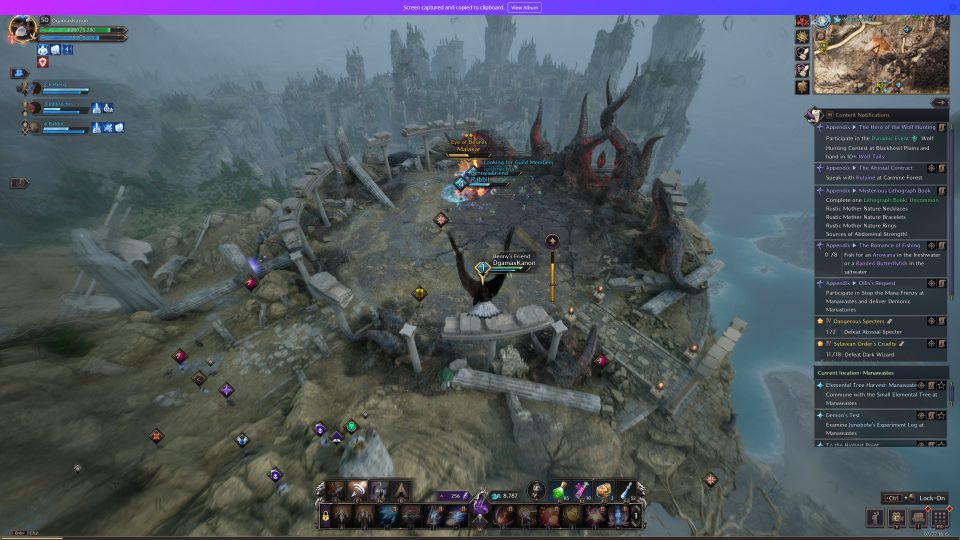960x540 pixels.
Task: Collapse the quest tracker with arrow button
Action: click(939, 102)
